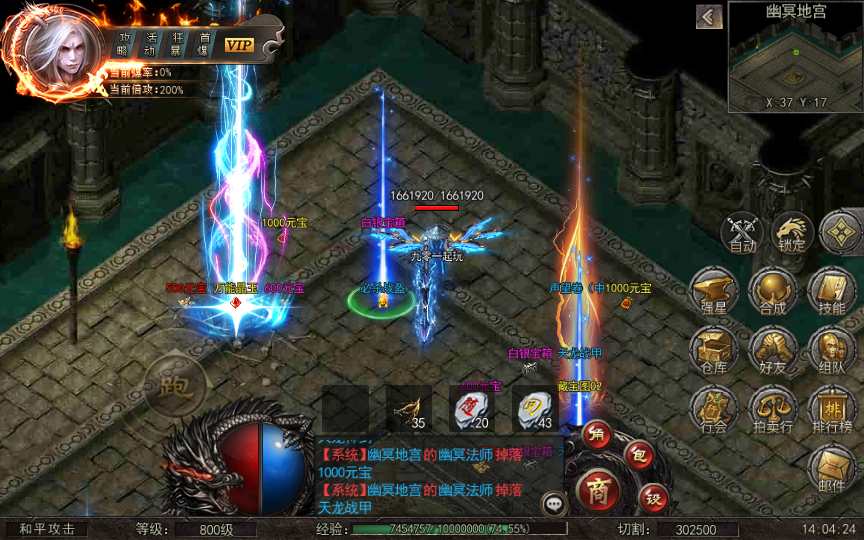
Task: Collapse the minimap with the arrow button
Action: pos(709,17)
